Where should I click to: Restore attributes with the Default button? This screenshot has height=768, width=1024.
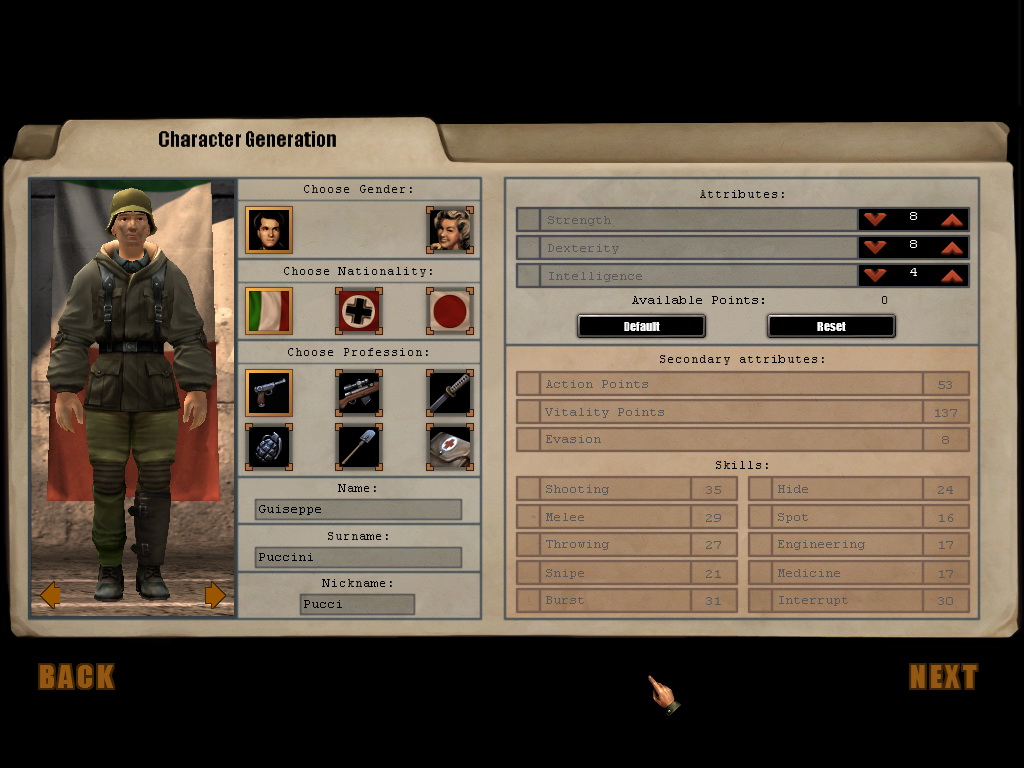tap(641, 326)
